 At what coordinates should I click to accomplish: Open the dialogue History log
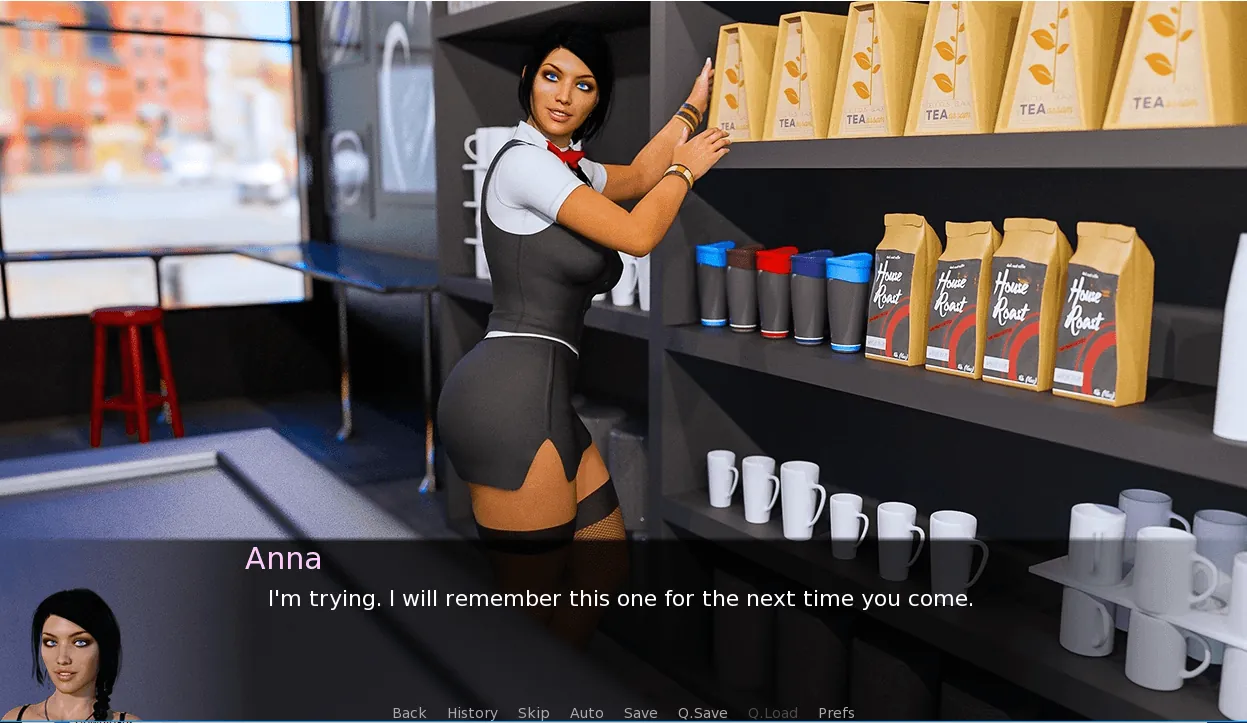tap(472, 713)
